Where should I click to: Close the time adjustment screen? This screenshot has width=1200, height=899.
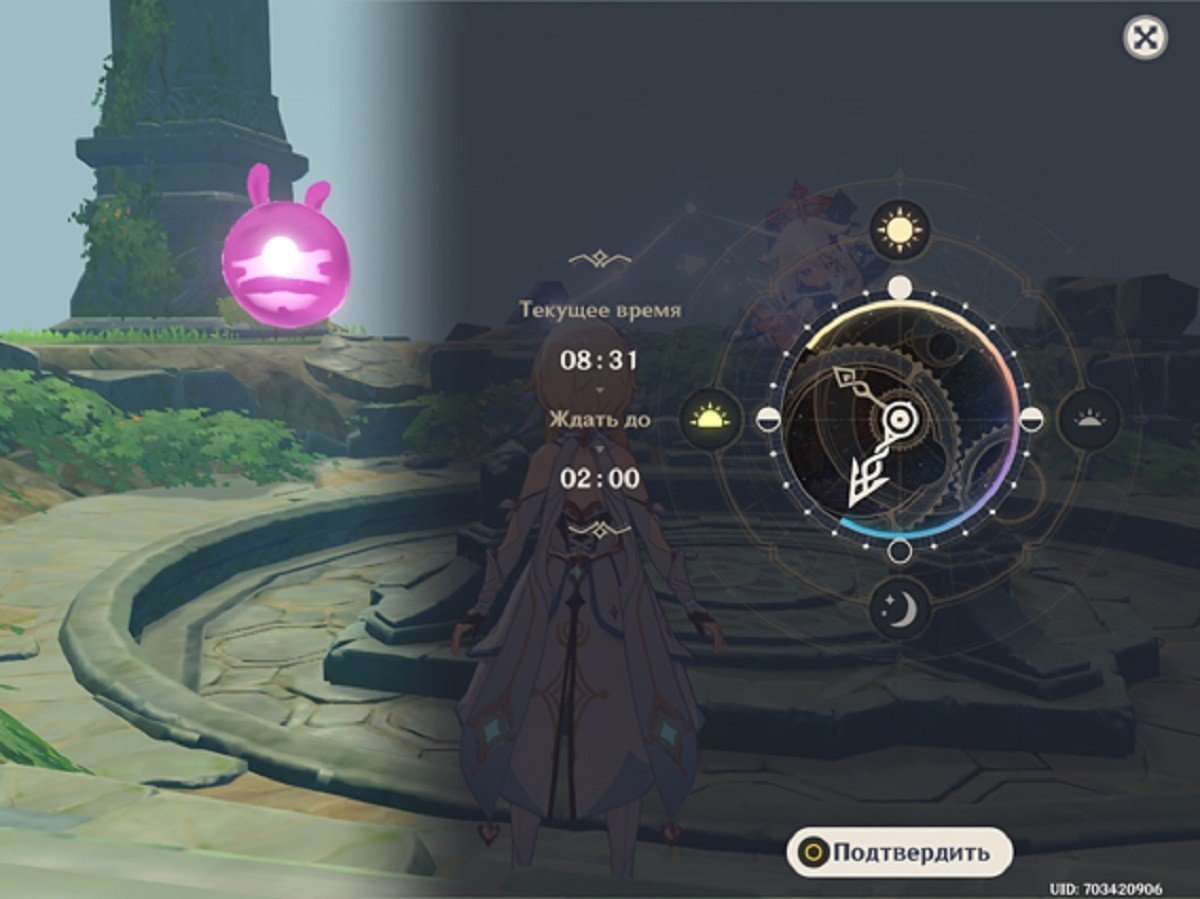point(1145,39)
